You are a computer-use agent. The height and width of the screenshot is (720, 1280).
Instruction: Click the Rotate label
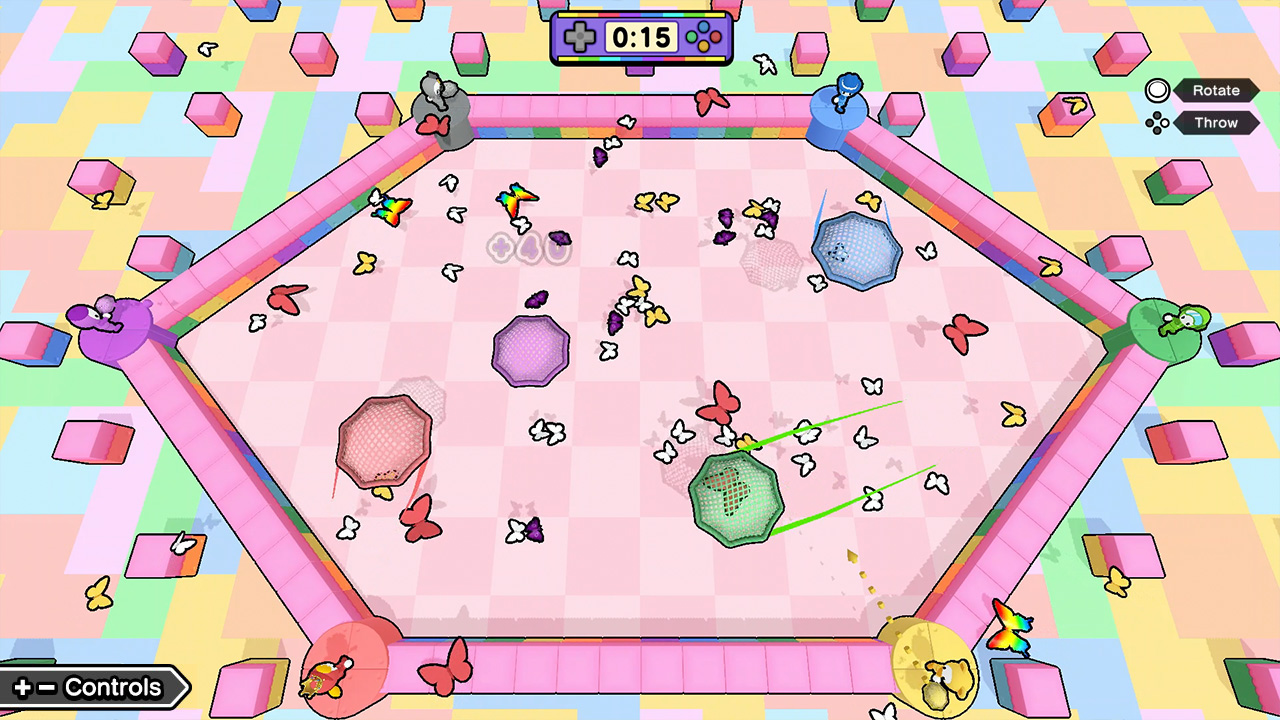[x=1216, y=90]
